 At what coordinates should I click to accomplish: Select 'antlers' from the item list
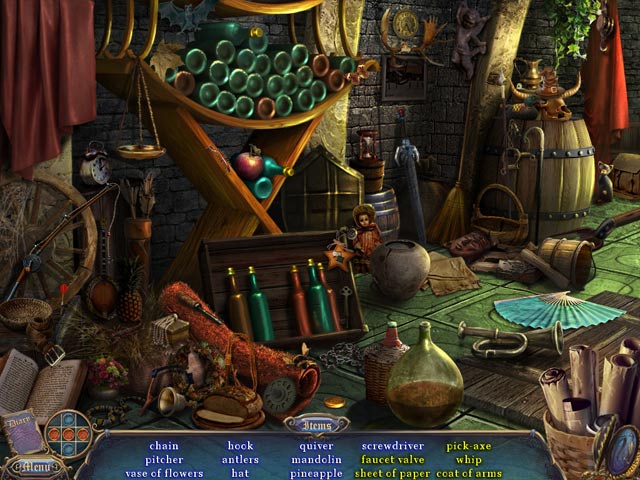click(x=240, y=460)
